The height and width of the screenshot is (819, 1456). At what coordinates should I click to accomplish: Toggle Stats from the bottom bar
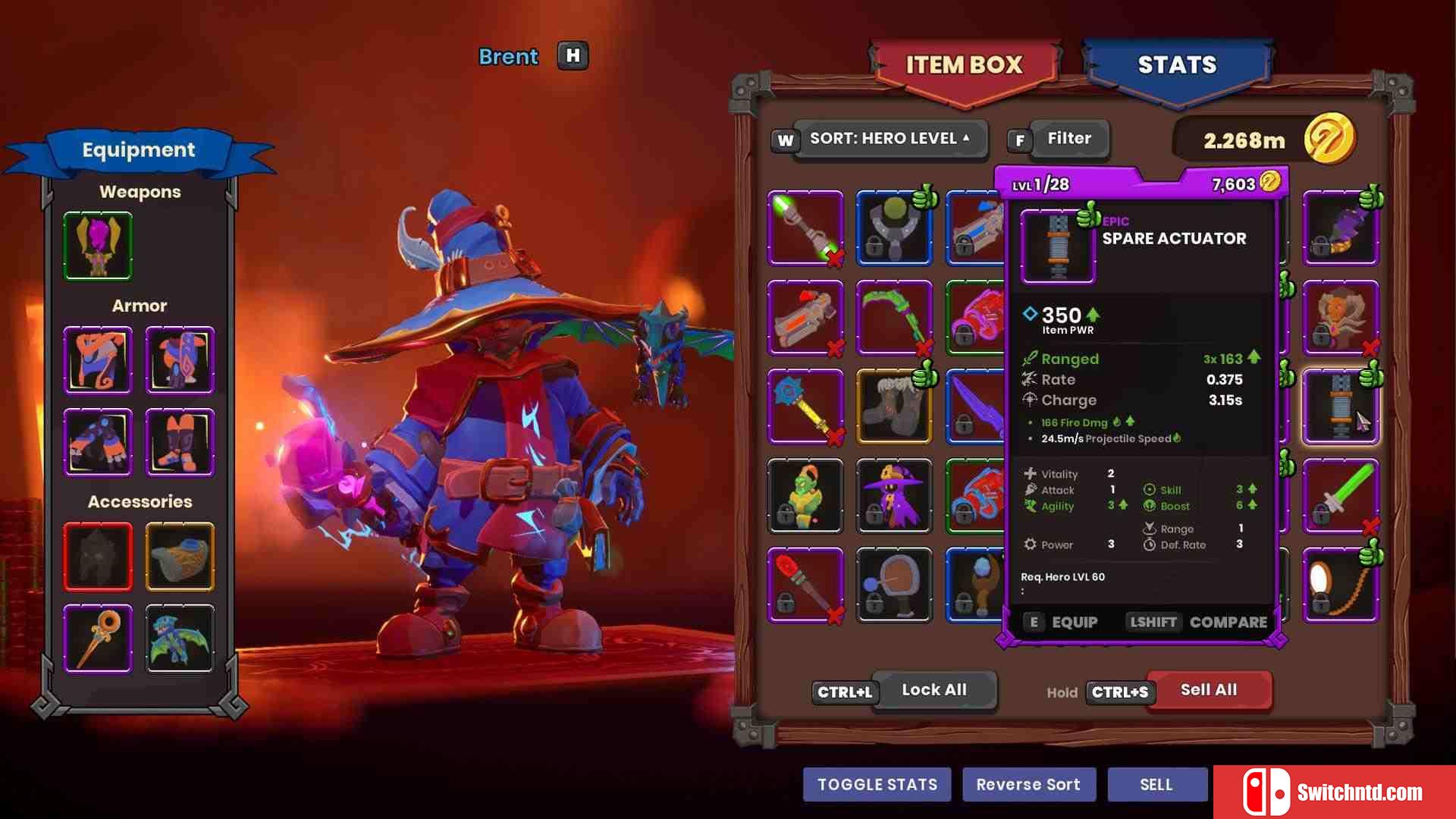tap(877, 785)
